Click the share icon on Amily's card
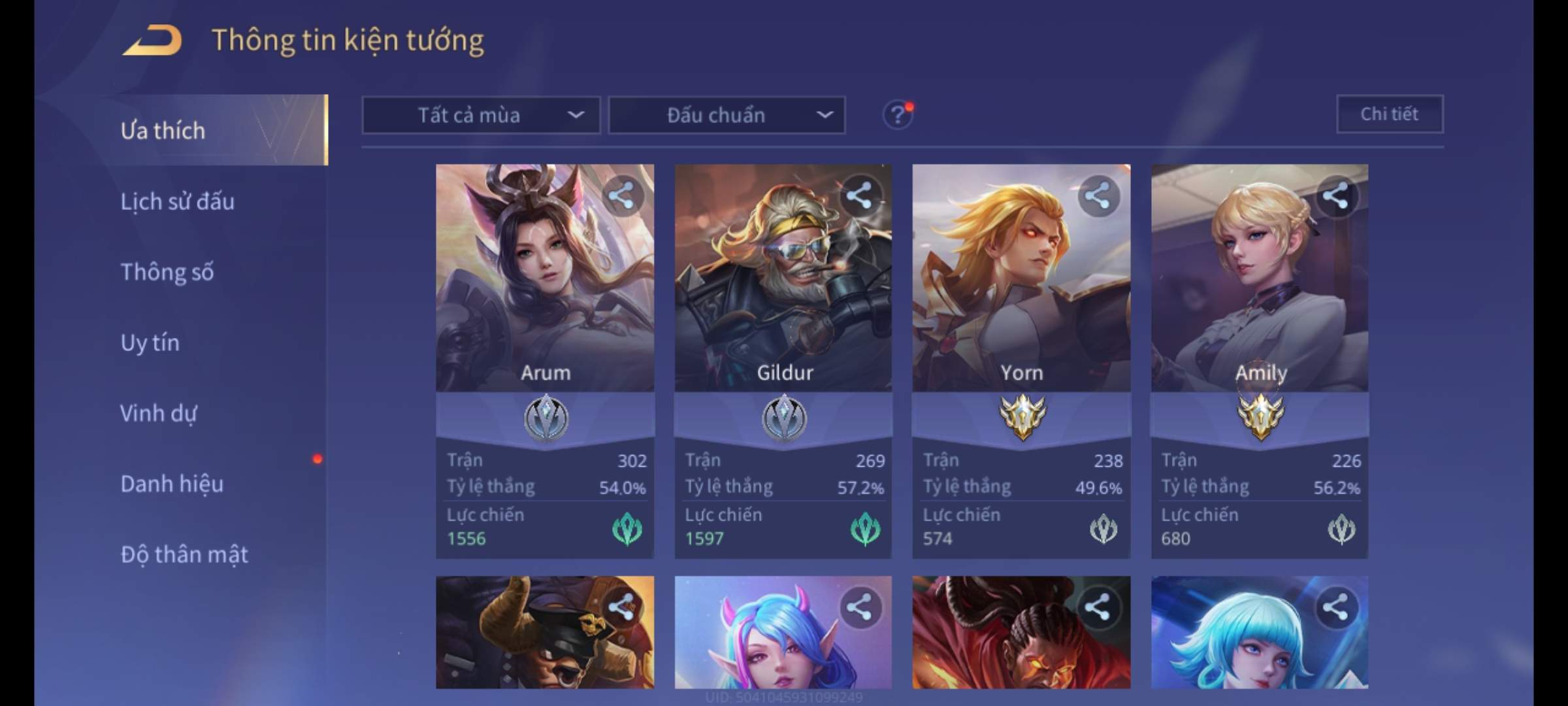 1335,195
